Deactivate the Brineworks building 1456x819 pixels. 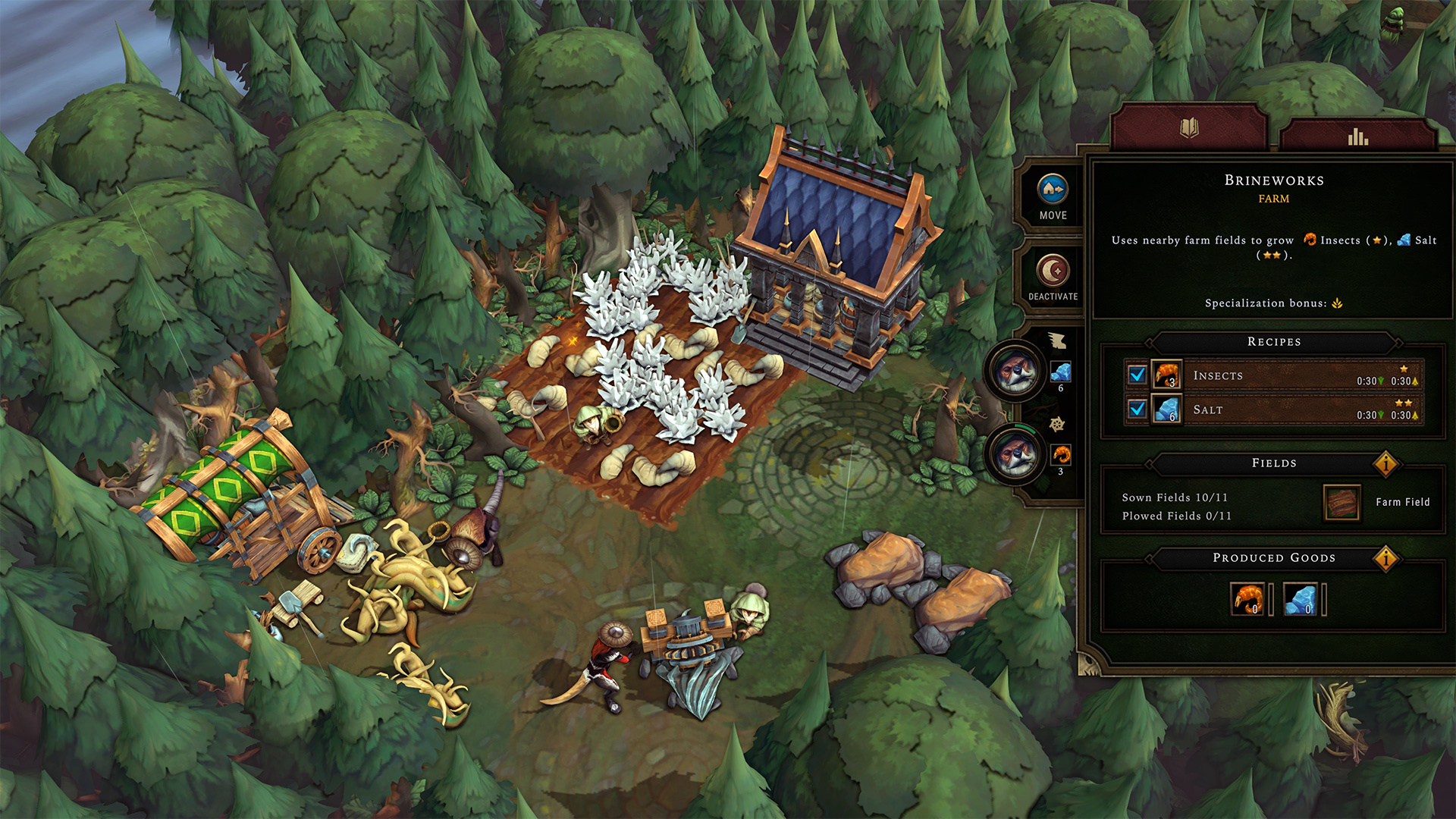coord(1053,277)
